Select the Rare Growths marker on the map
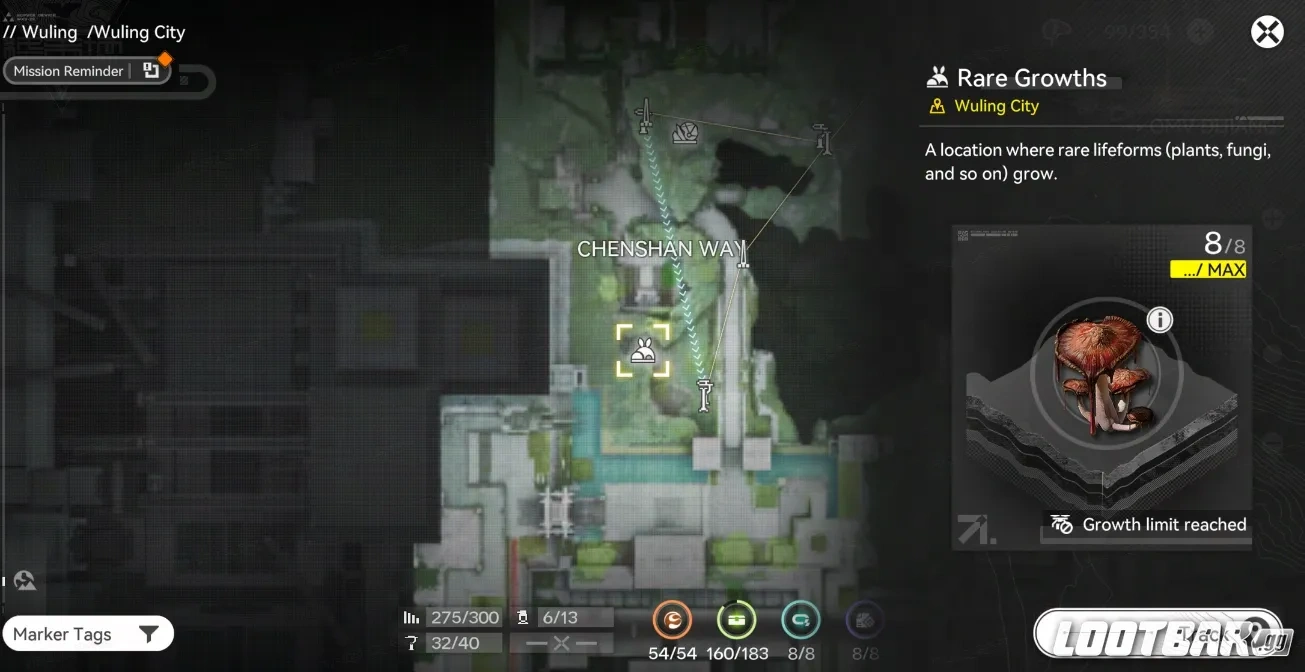This screenshot has width=1305, height=672. [642, 350]
